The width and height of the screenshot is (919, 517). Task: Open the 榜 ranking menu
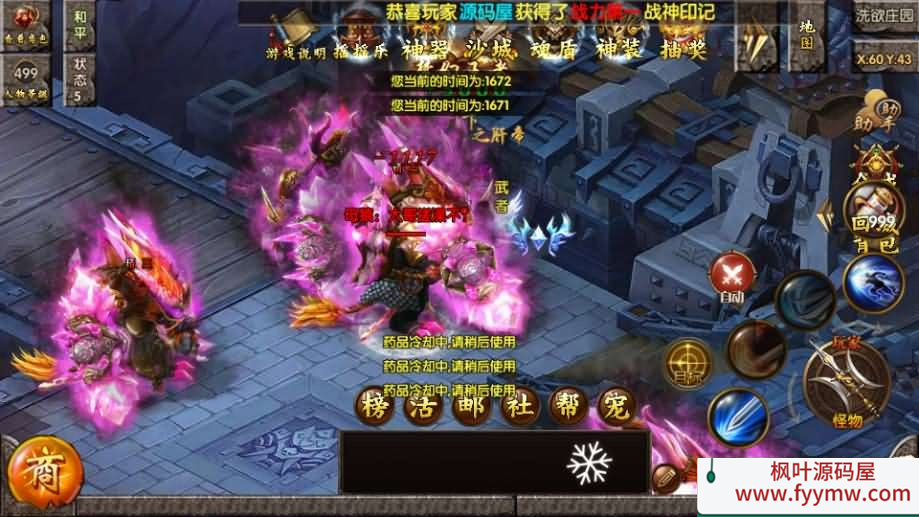[x=373, y=407]
